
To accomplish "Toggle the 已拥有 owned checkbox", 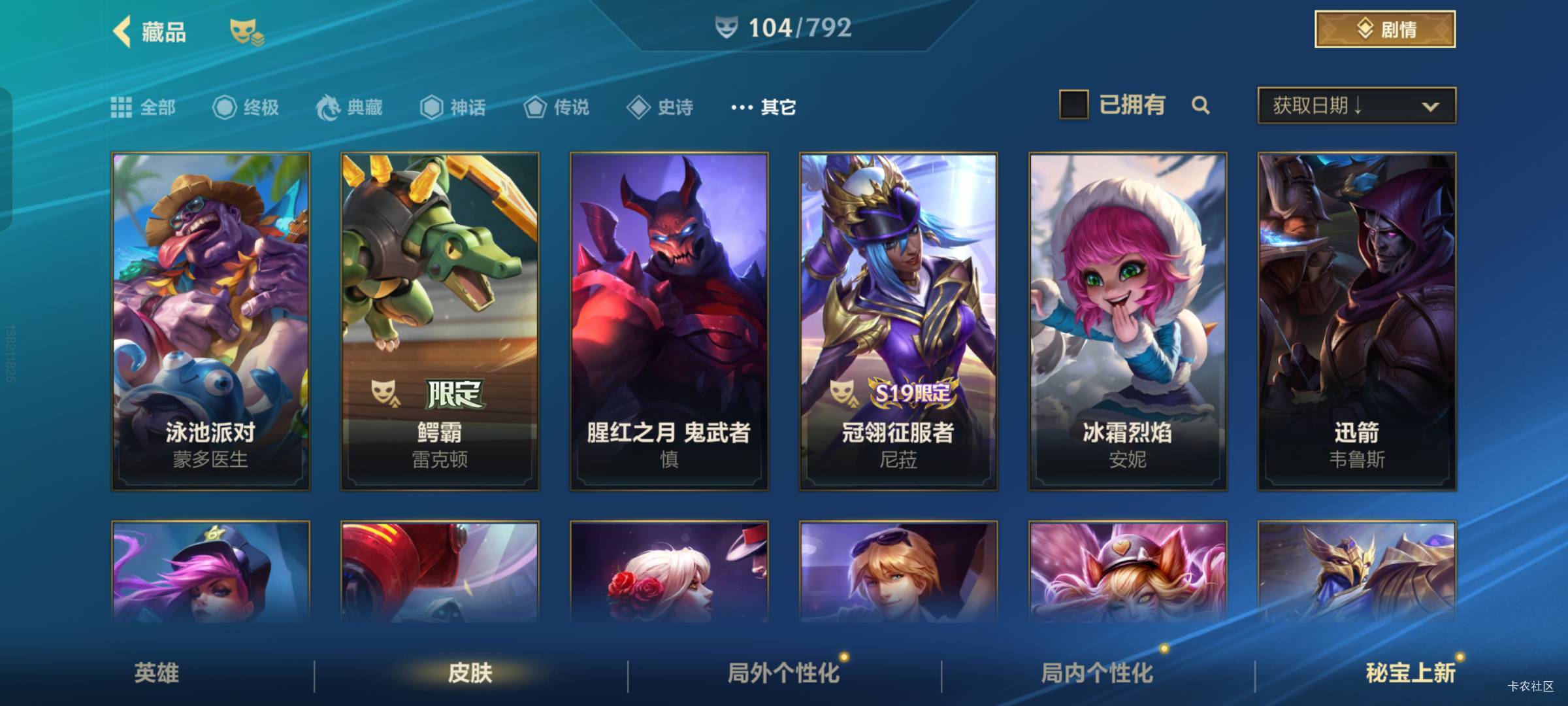I will click(1073, 105).
